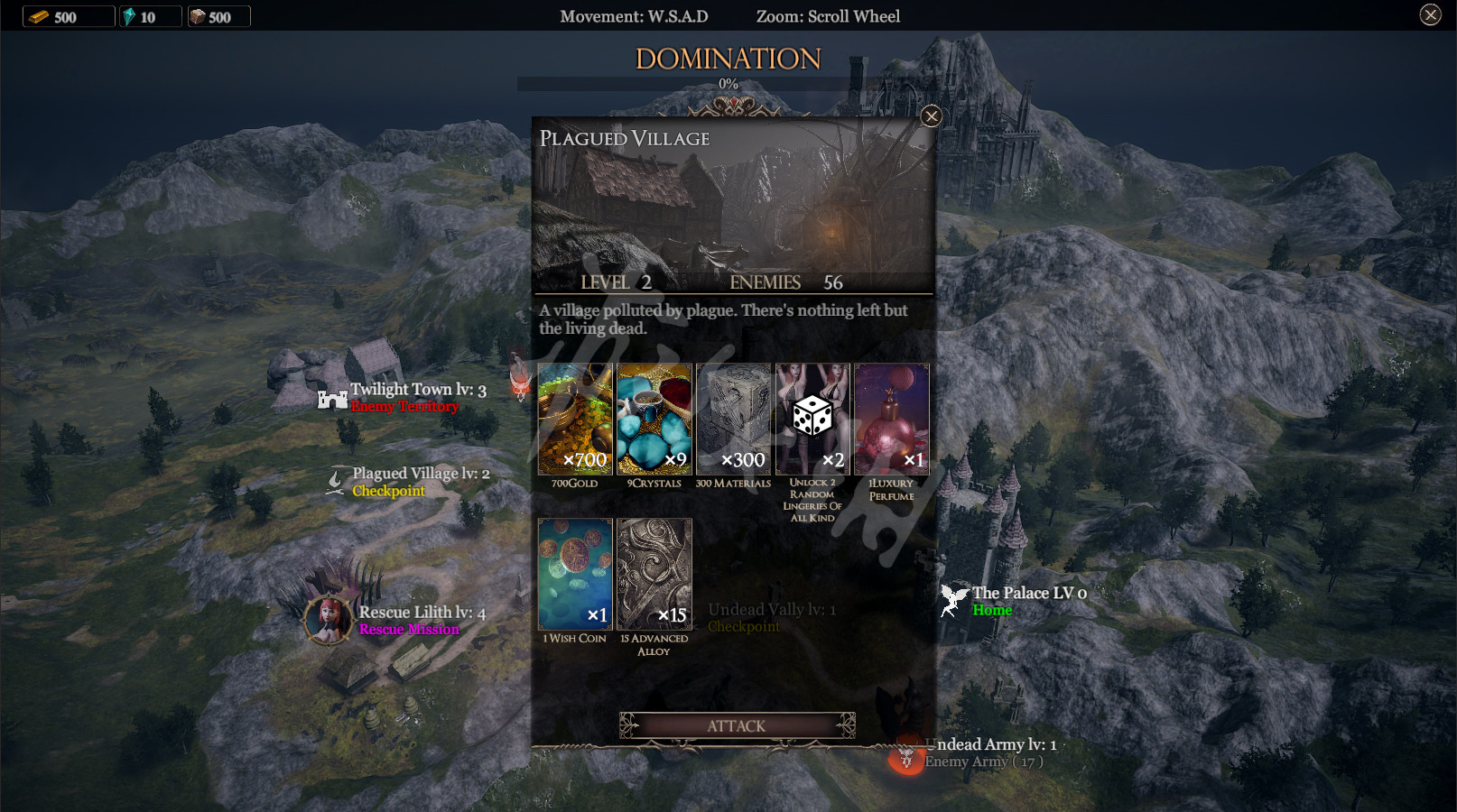1457x812 pixels.
Task: Select the random lingeries dice card
Action: pyautogui.click(x=812, y=420)
